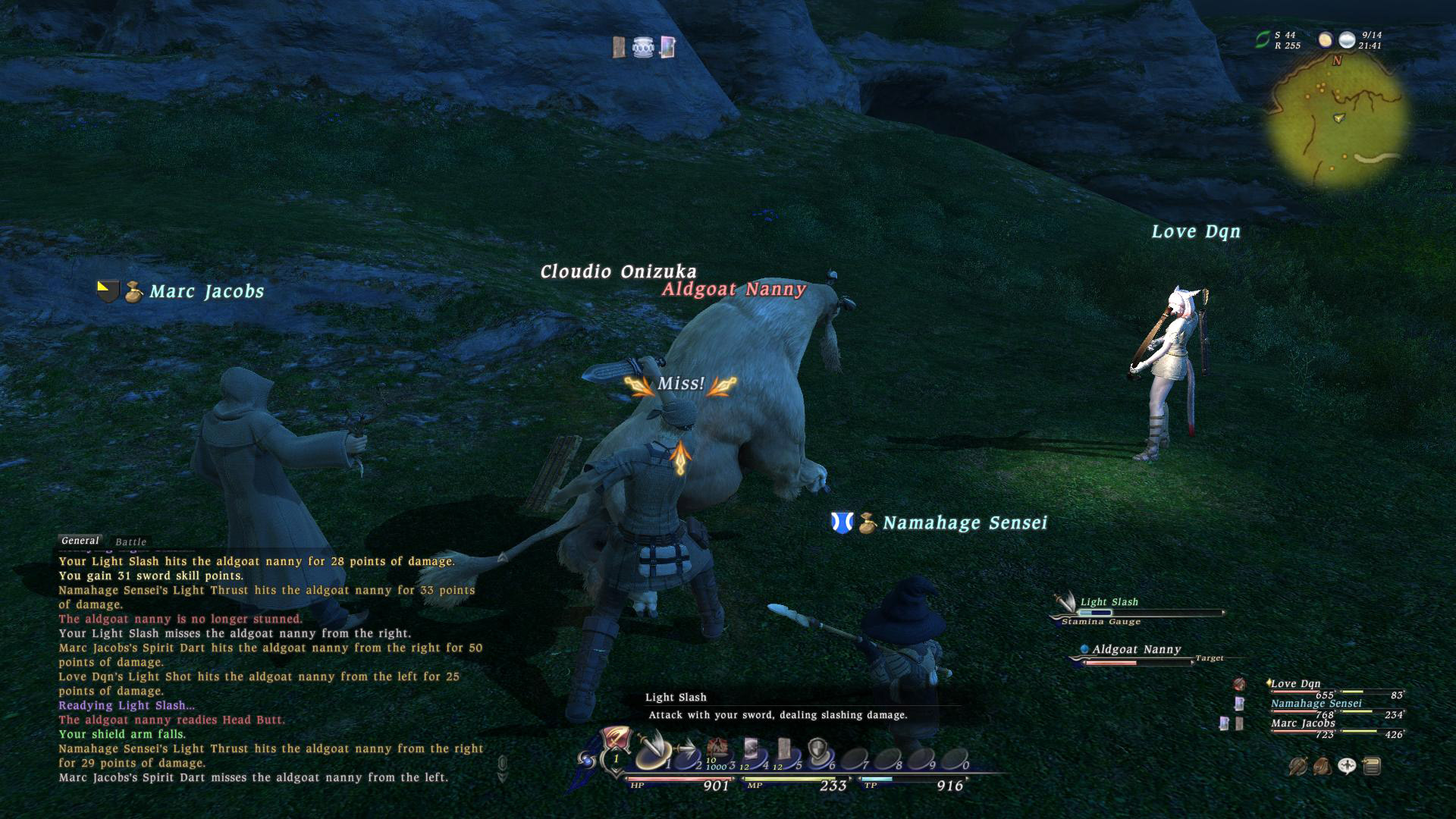Activate the stone tablet ability in slot 5
The width and height of the screenshot is (1456, 819).
(x=785, y=749)
